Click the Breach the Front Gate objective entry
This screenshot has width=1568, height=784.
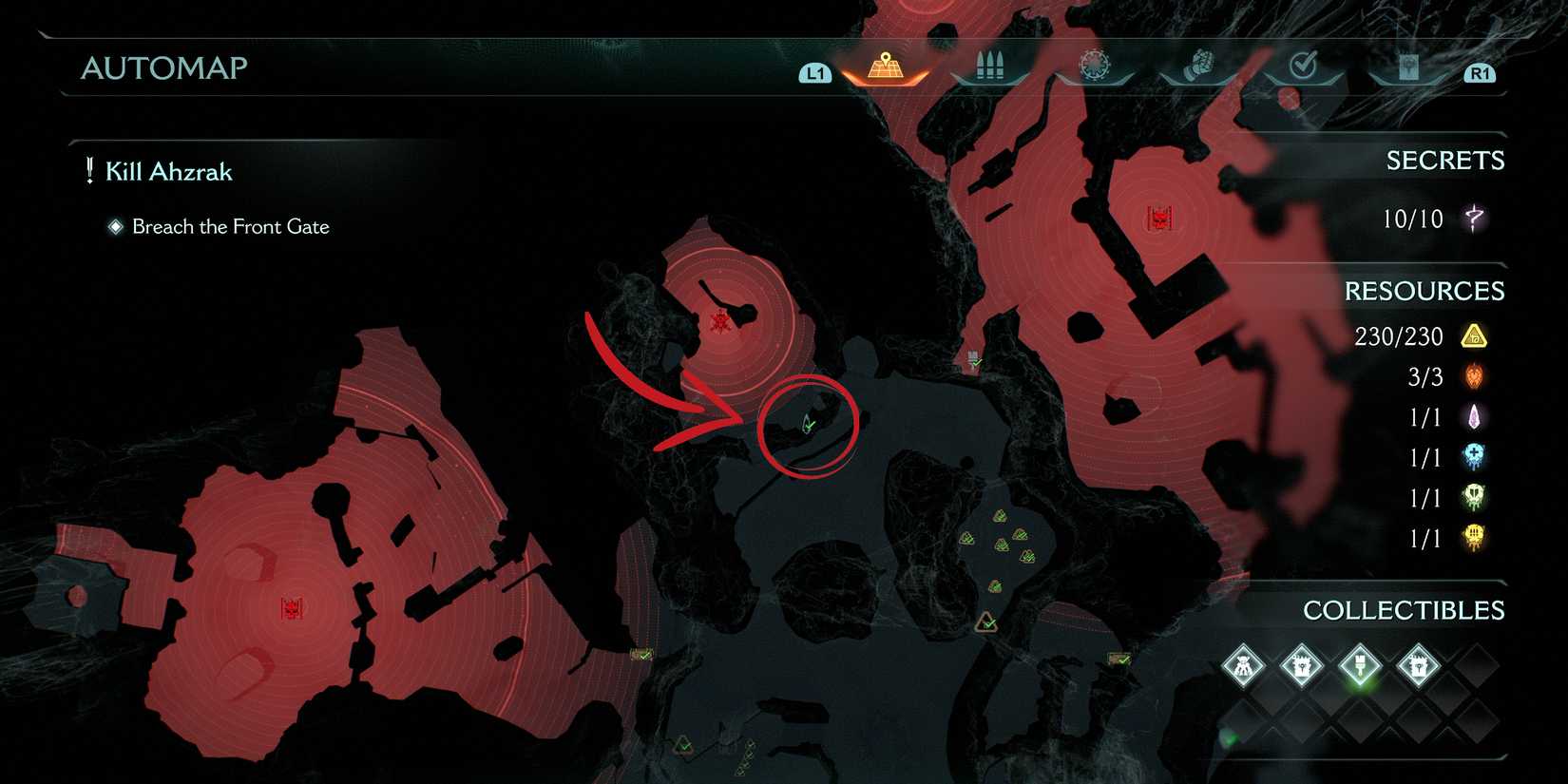233,227
